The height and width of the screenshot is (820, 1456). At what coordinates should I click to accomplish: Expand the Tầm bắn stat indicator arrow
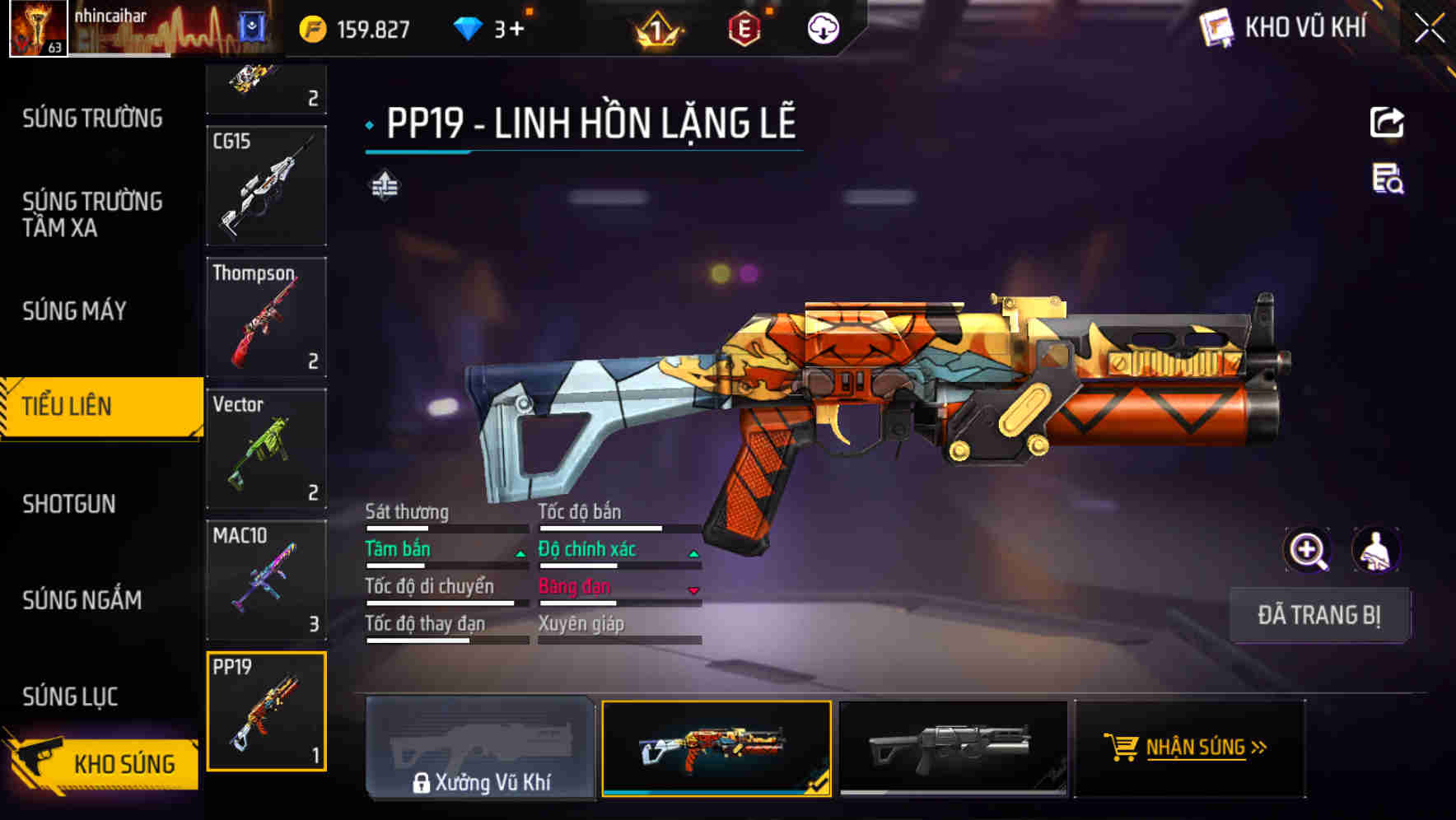click(522, 553)
